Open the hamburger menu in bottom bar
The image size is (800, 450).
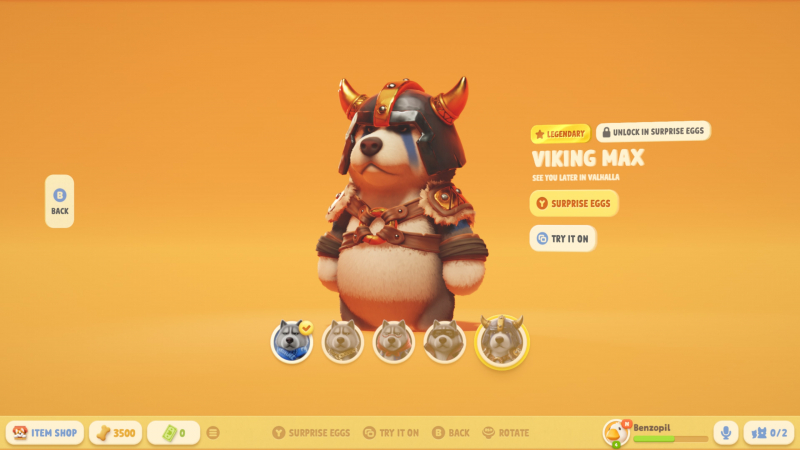coord(213,433)
